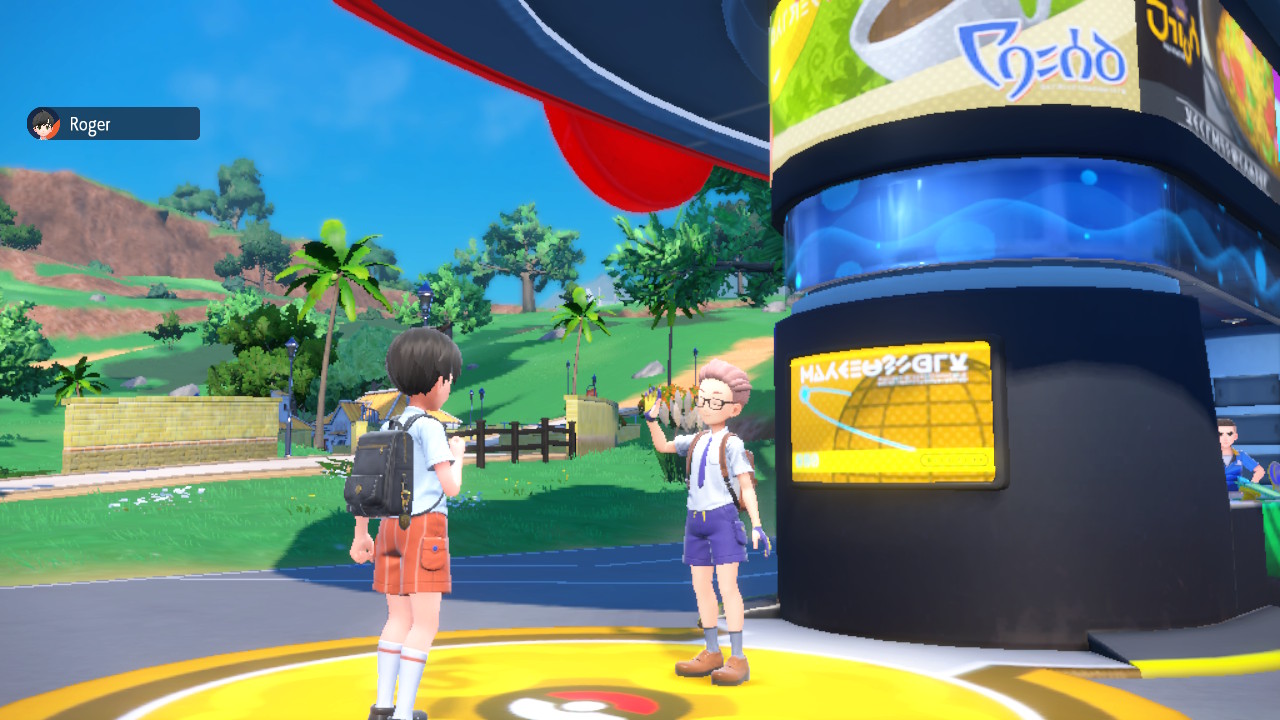Select the Roger player name tag

113,124
